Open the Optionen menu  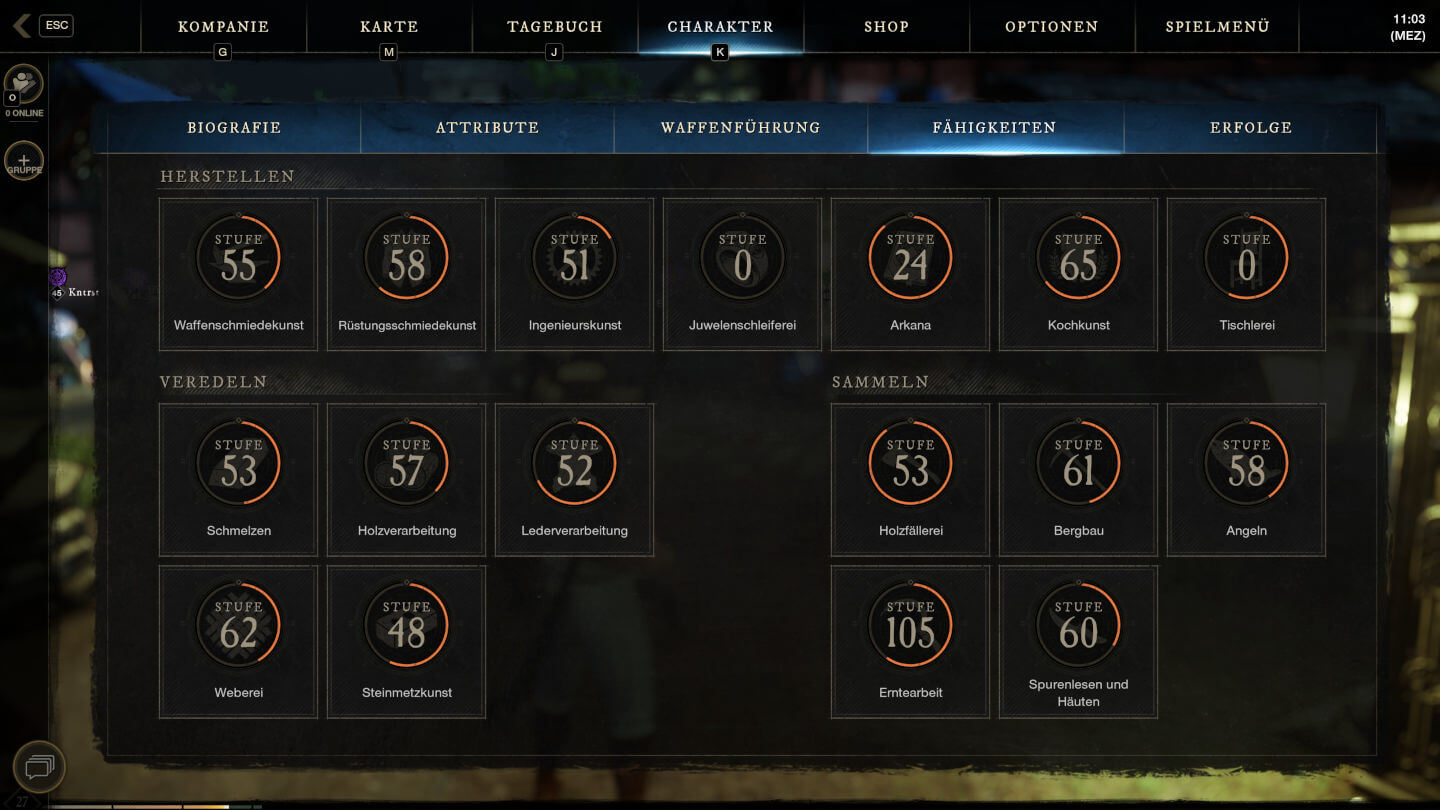pyautogui.click(x=1052, y=27)
